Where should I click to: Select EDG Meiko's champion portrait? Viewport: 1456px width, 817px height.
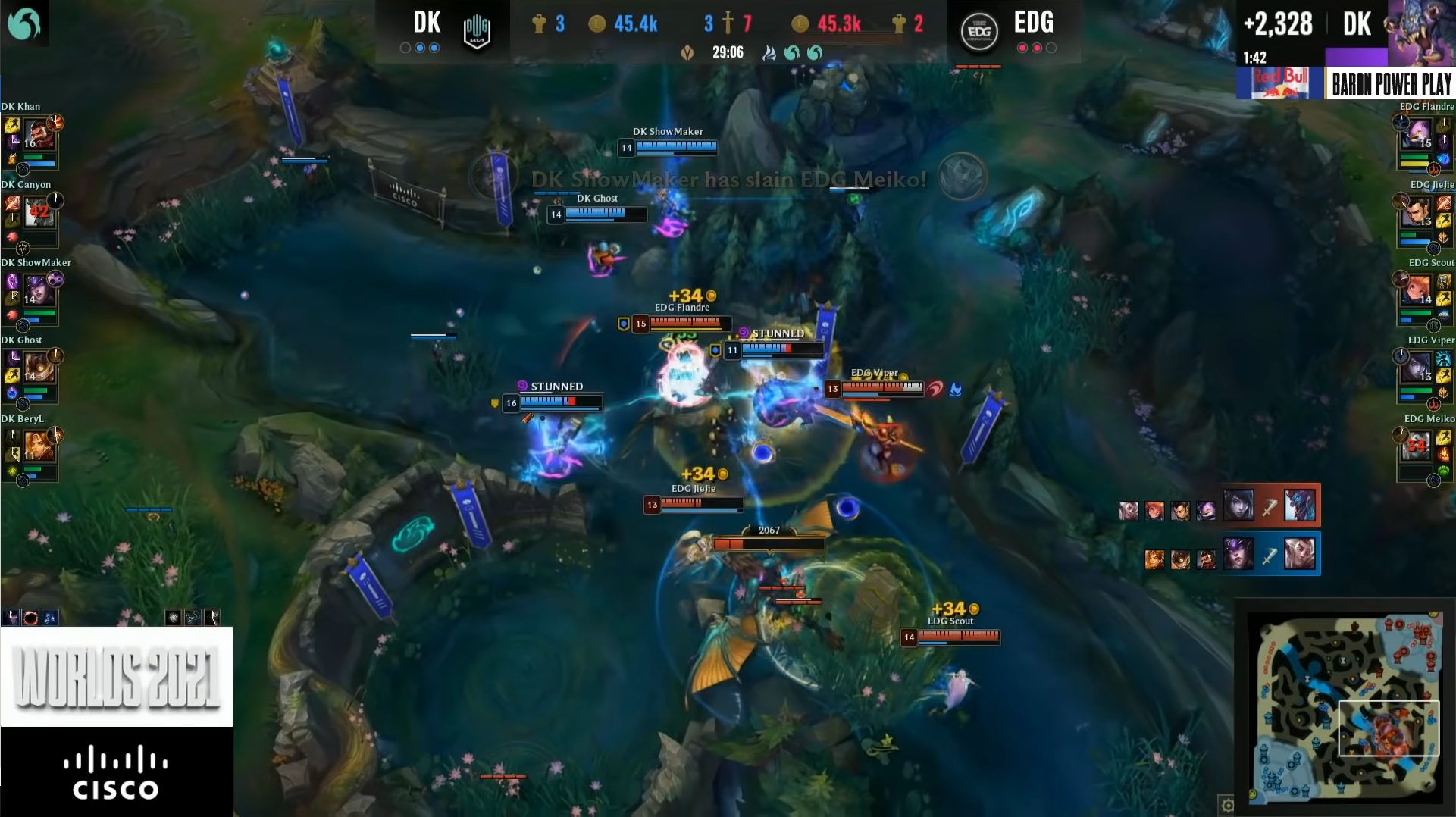point(1417,446)
